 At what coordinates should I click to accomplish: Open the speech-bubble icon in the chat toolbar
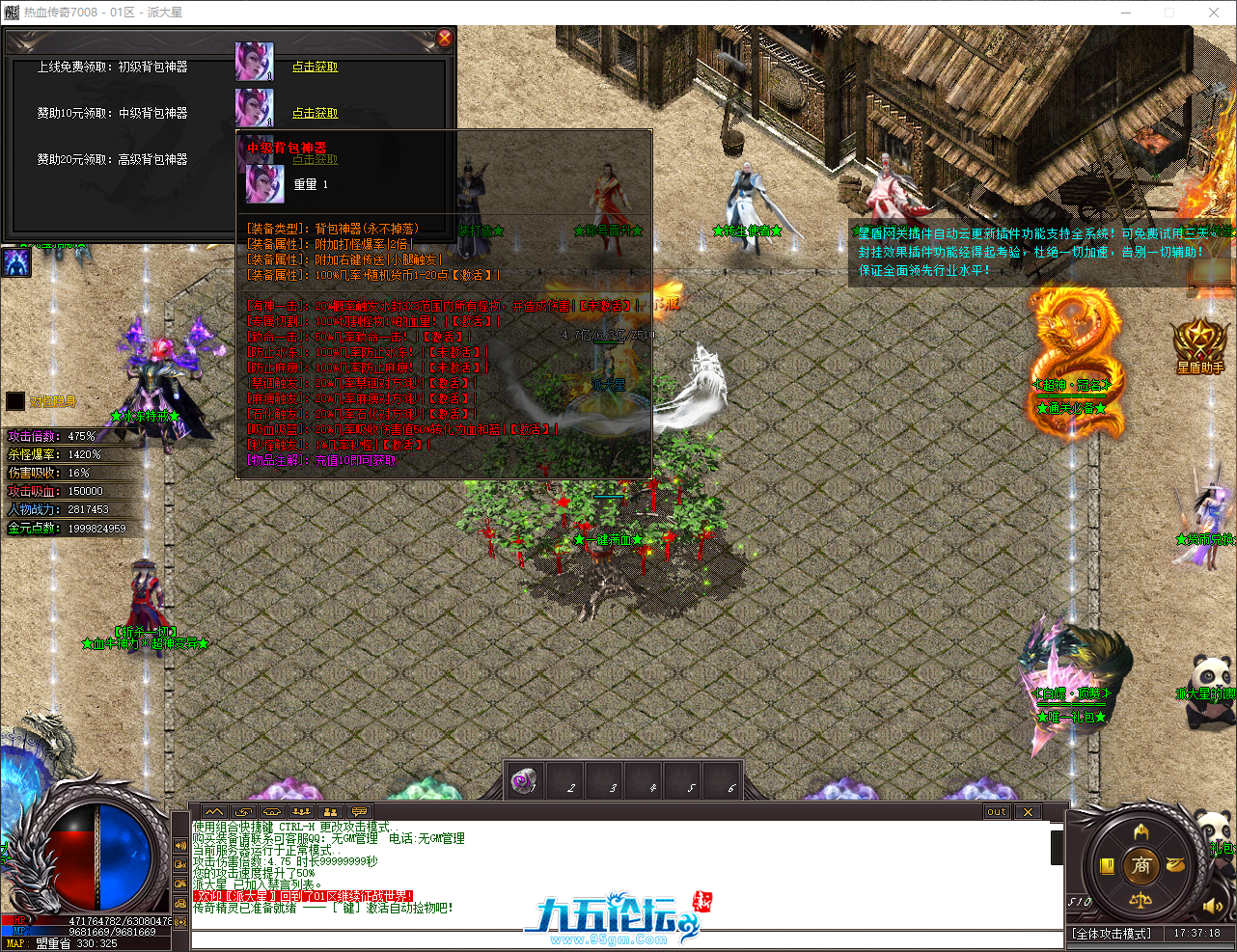[360, 813]
